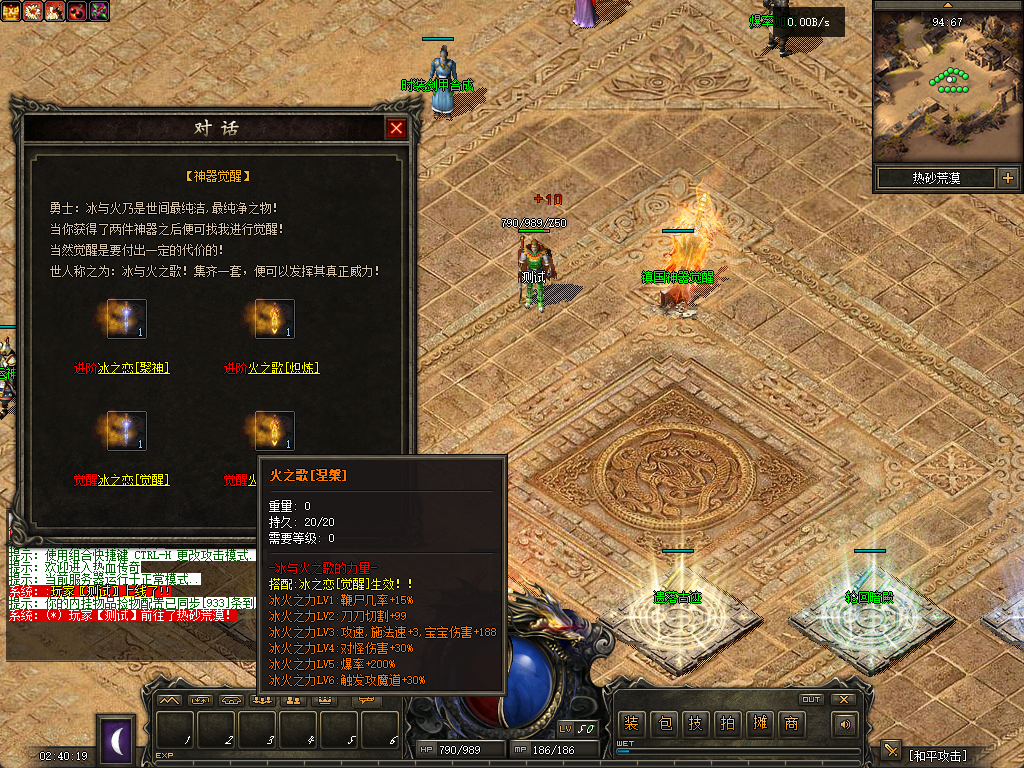
Task: Select the 冰之恋[聚神] item icon
Action: tap(127, 319)
